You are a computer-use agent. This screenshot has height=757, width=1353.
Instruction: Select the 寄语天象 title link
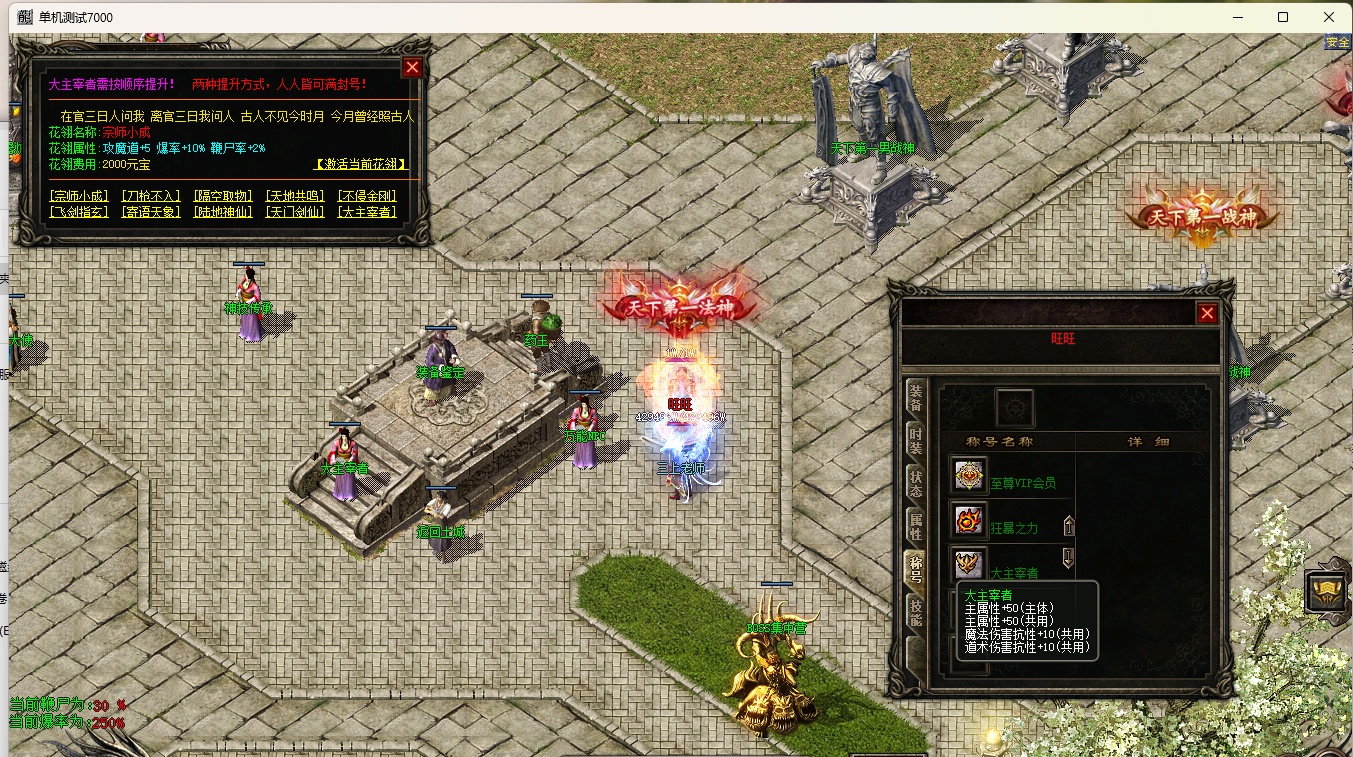coord(151,212)
